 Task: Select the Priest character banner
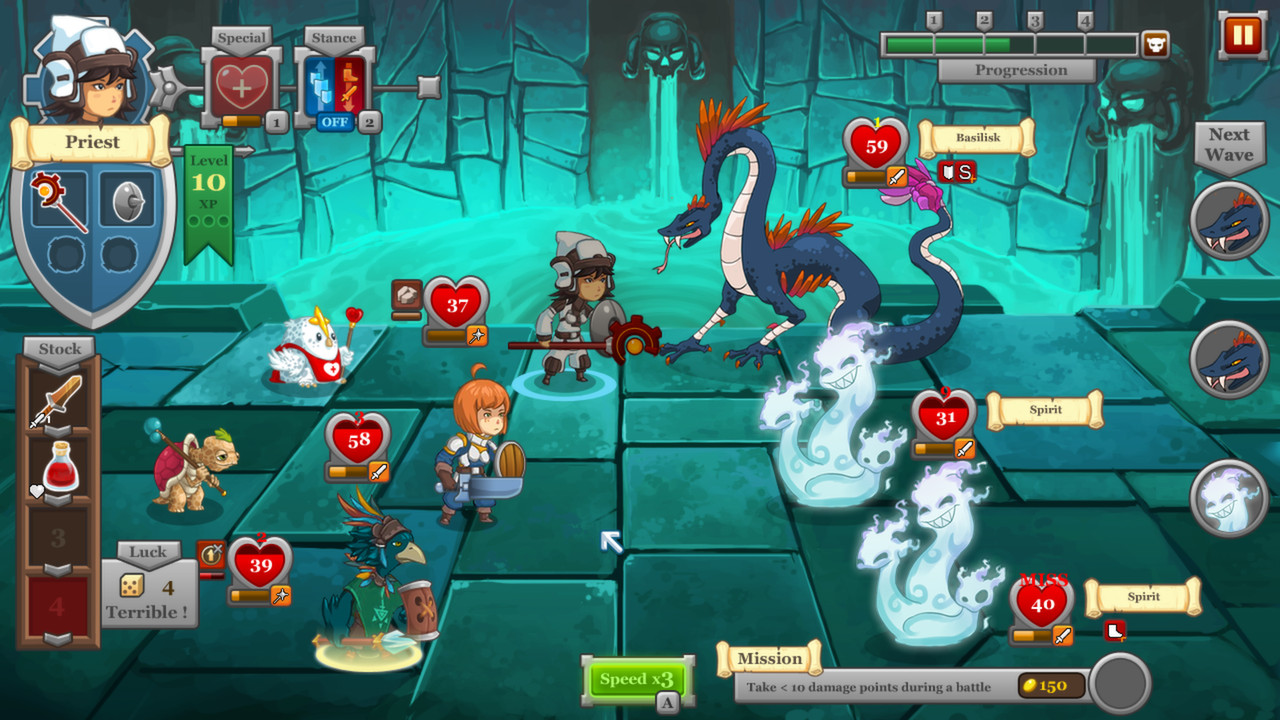[95, 142]
